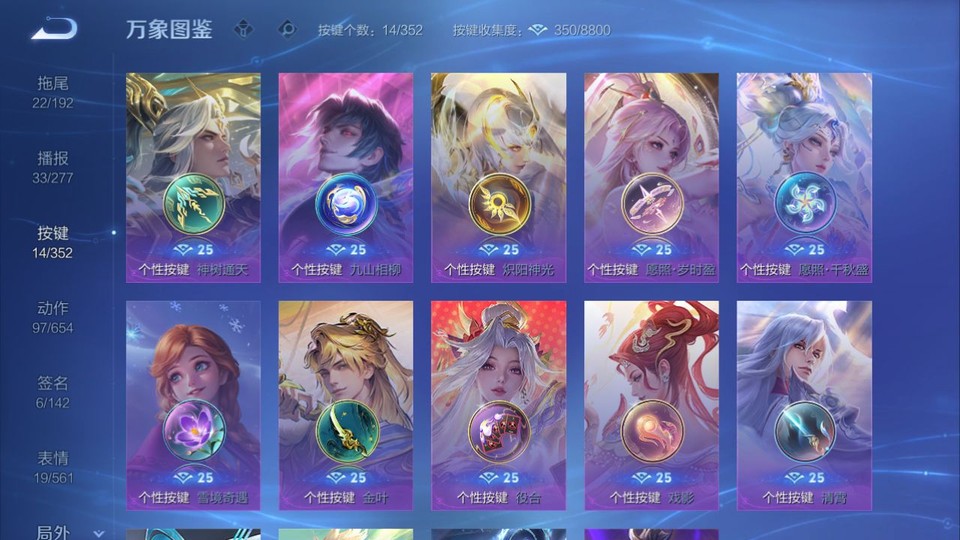Switch to the 拖尾 category tab
Screen dimensions: 960x540
coord(53,91)
